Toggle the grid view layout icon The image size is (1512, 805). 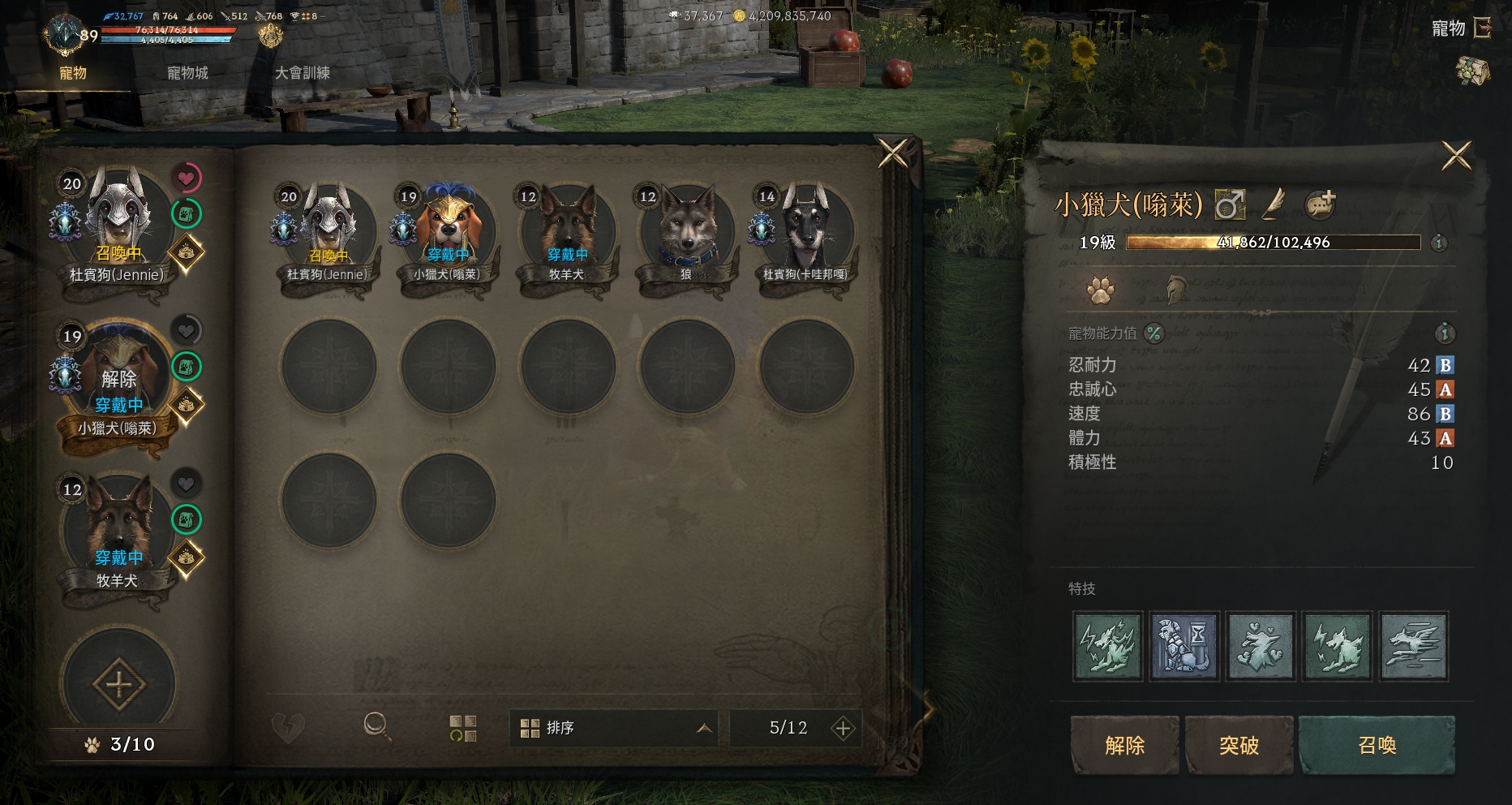point(463,728)
